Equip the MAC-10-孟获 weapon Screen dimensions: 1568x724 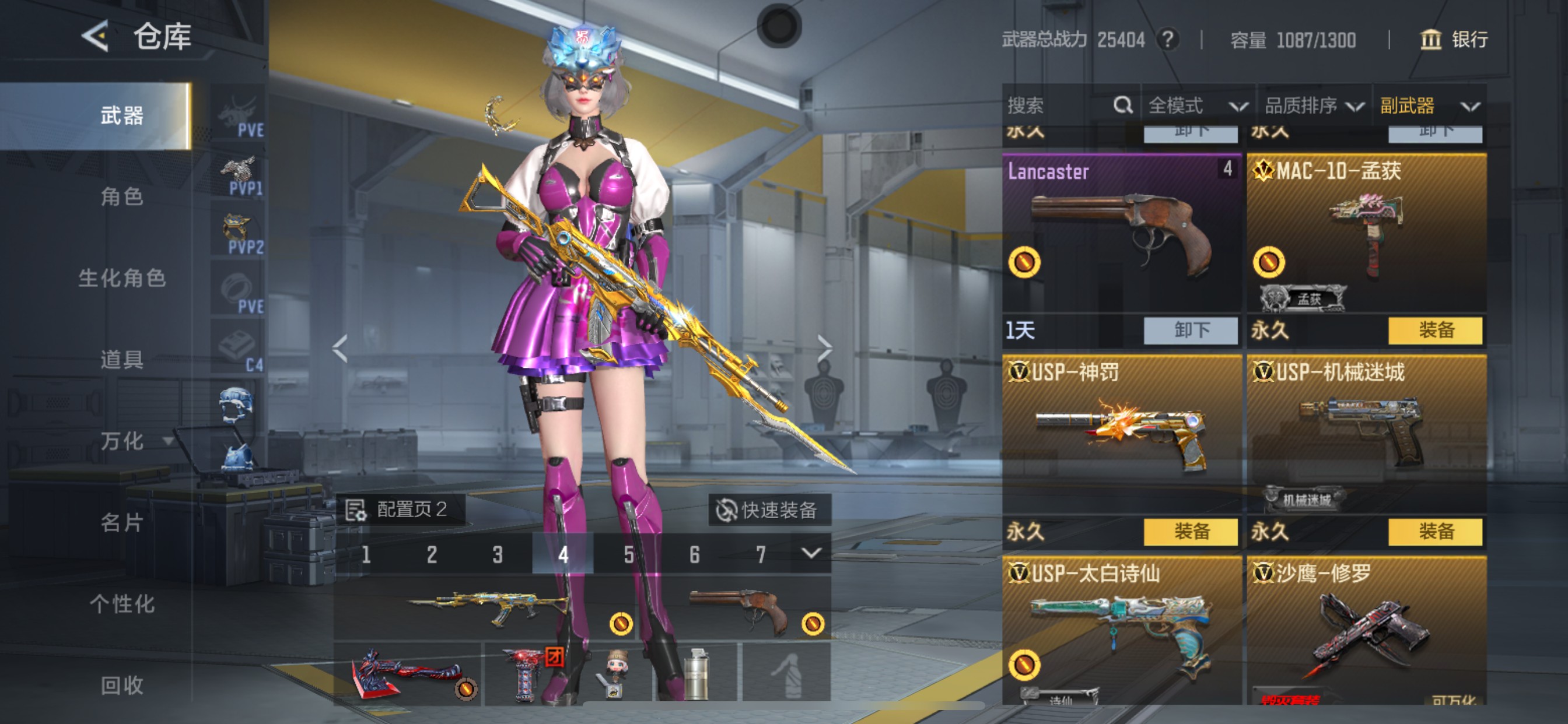[1436, 331]
